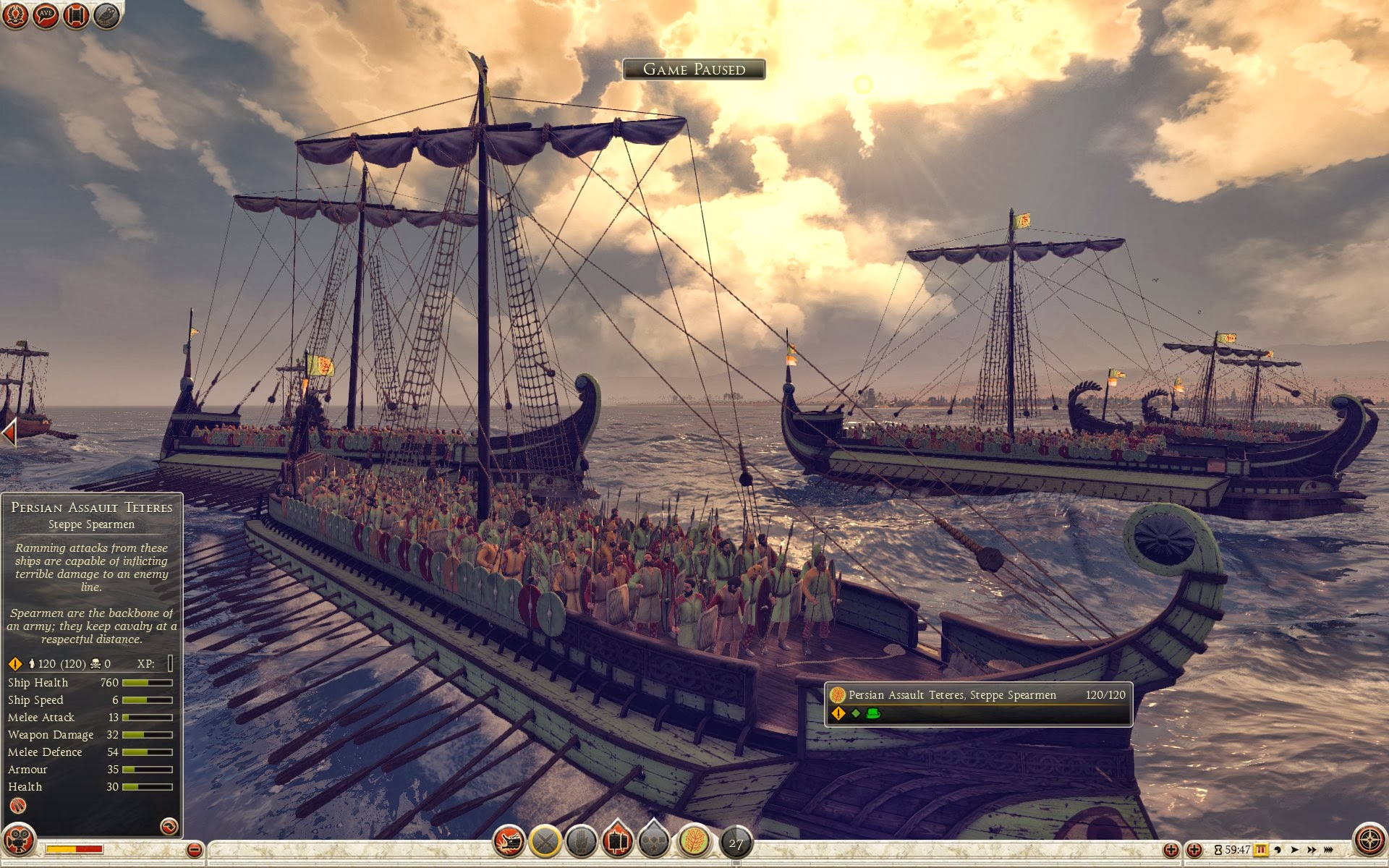Toggle the crossed swords melee mode
The height and width of the screenshot is (868, 1389).
pos(545,841)
